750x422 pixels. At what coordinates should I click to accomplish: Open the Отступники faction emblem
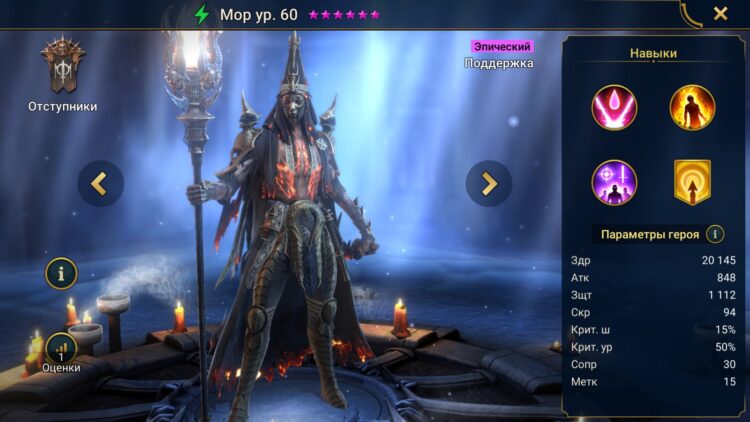pos(61,67)
